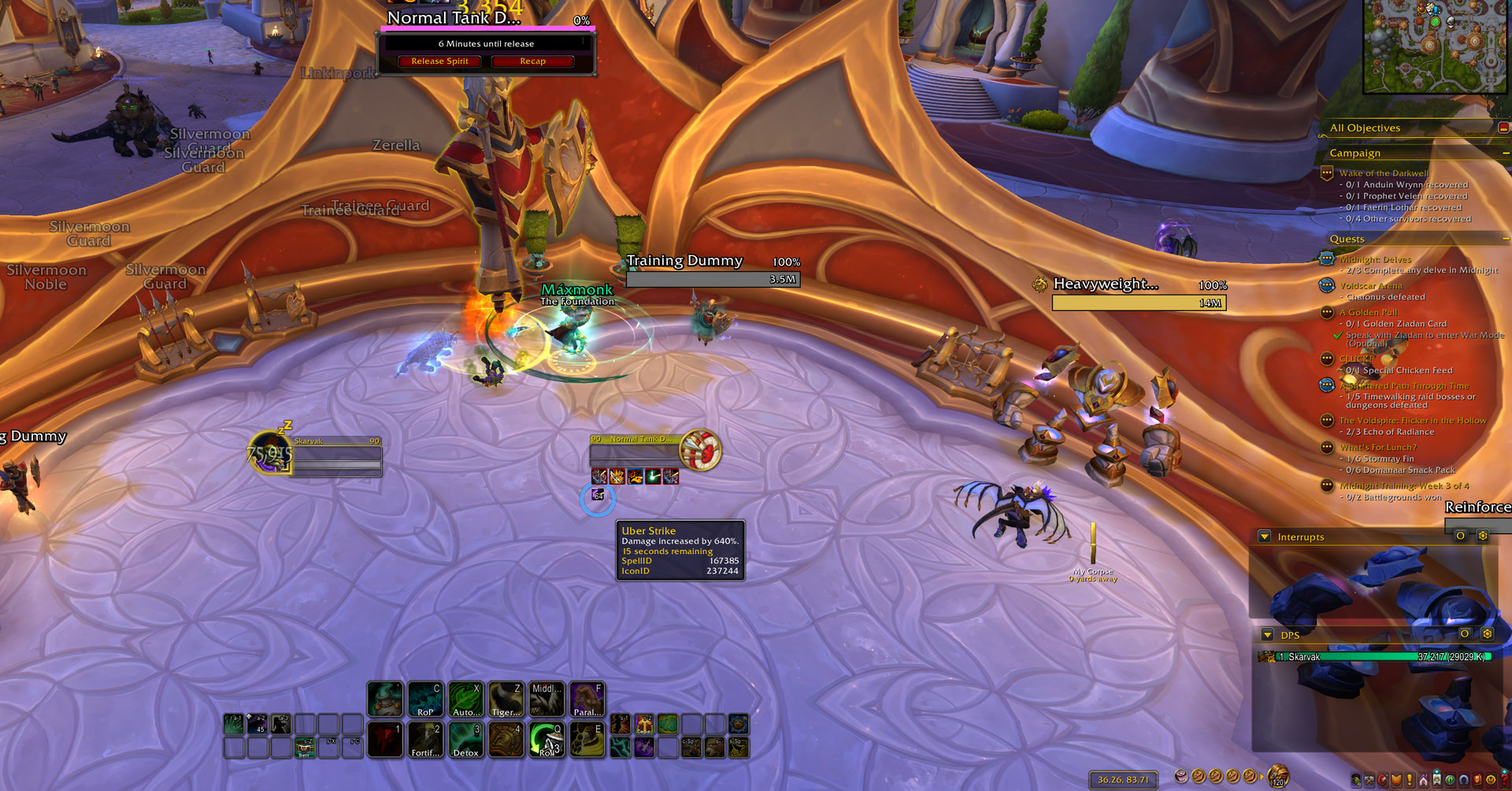Activate the Detox ability

pyautogui.click(x=465, y=741)
